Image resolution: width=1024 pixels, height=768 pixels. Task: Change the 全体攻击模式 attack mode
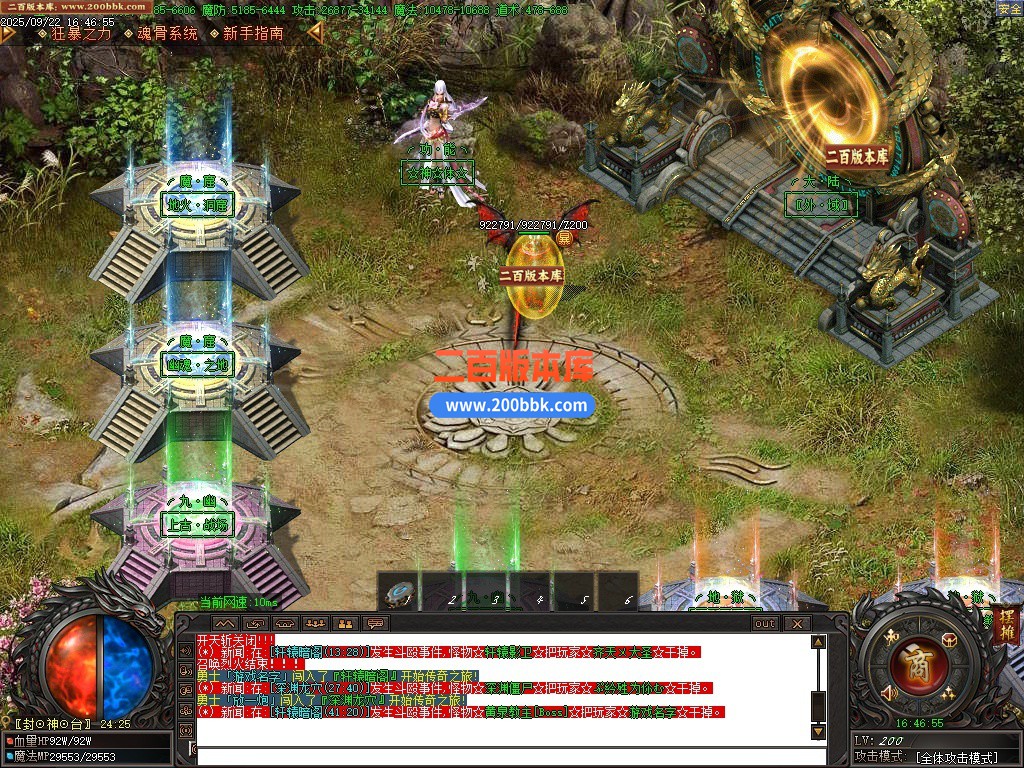(x=957, y=757)
